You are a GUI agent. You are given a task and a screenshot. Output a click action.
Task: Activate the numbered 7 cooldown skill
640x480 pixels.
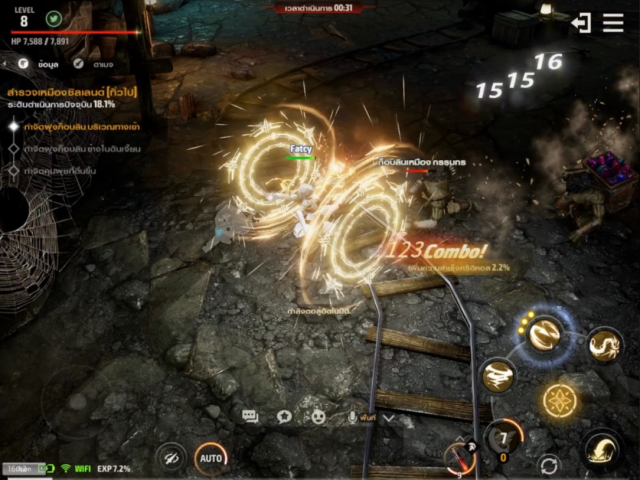(x=503, y=440)
